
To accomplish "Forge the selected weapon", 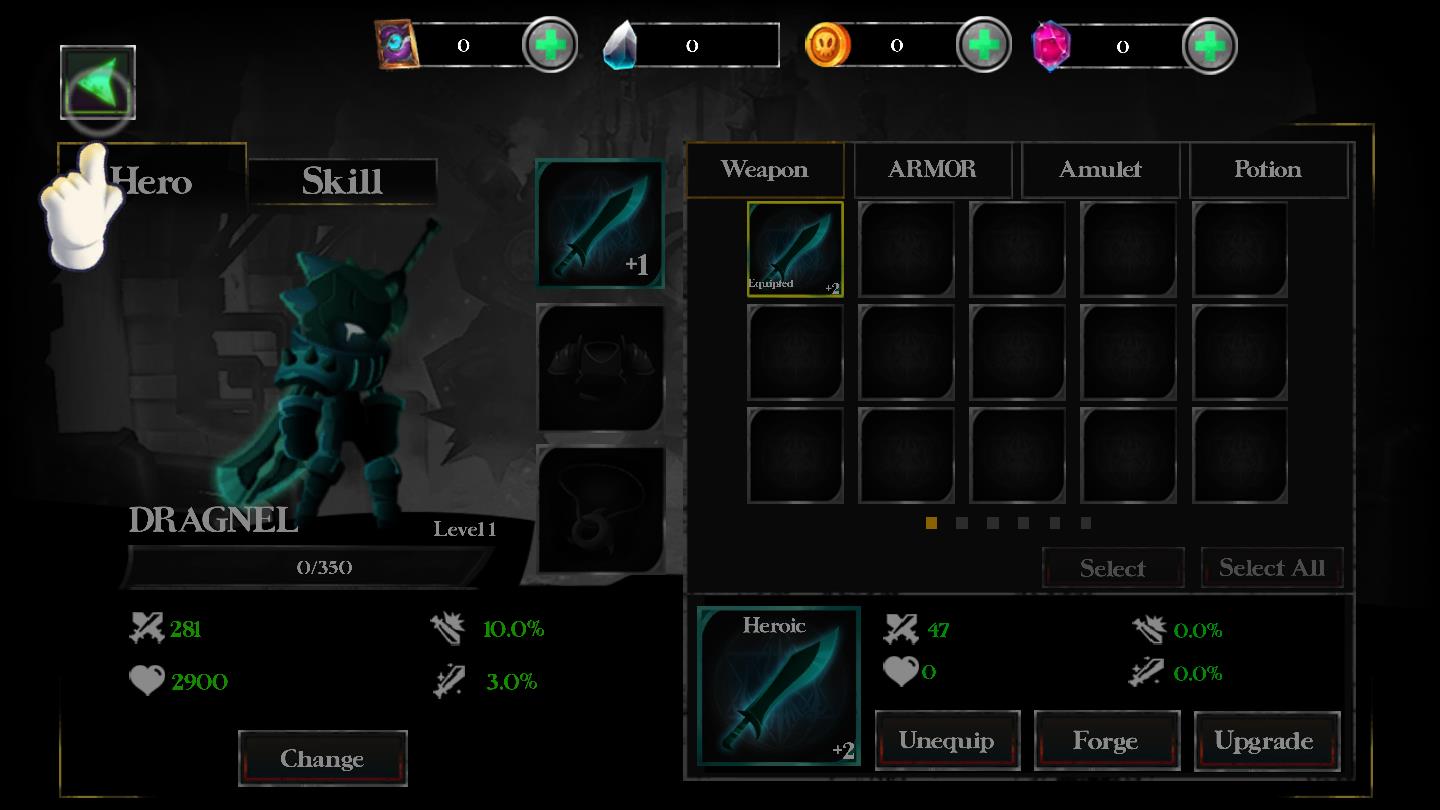I will tap(1106, 741).
